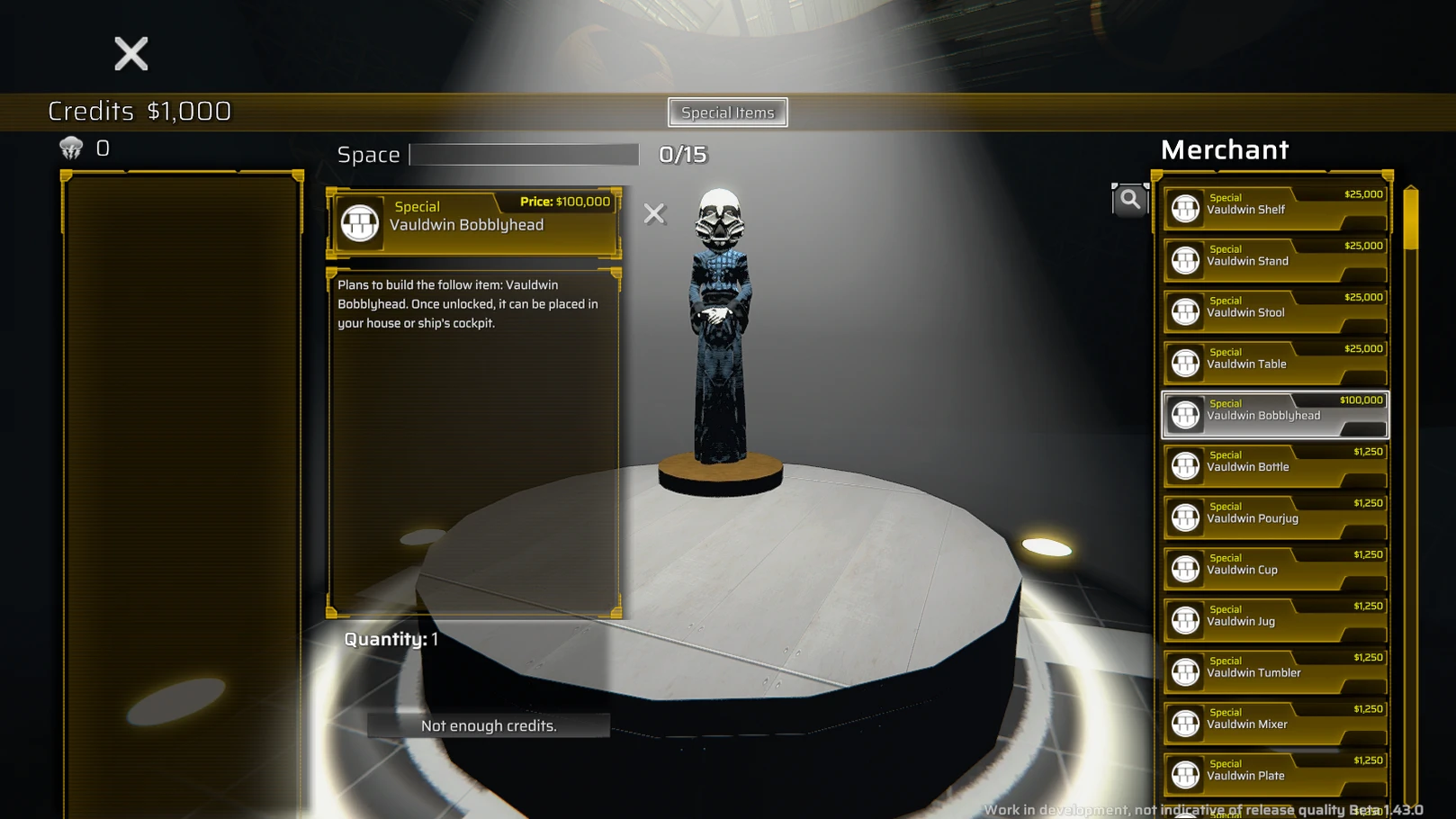Pick the Vauldwin Jug item
Screen dimensions: 1456x819
tap(1274, 620)
